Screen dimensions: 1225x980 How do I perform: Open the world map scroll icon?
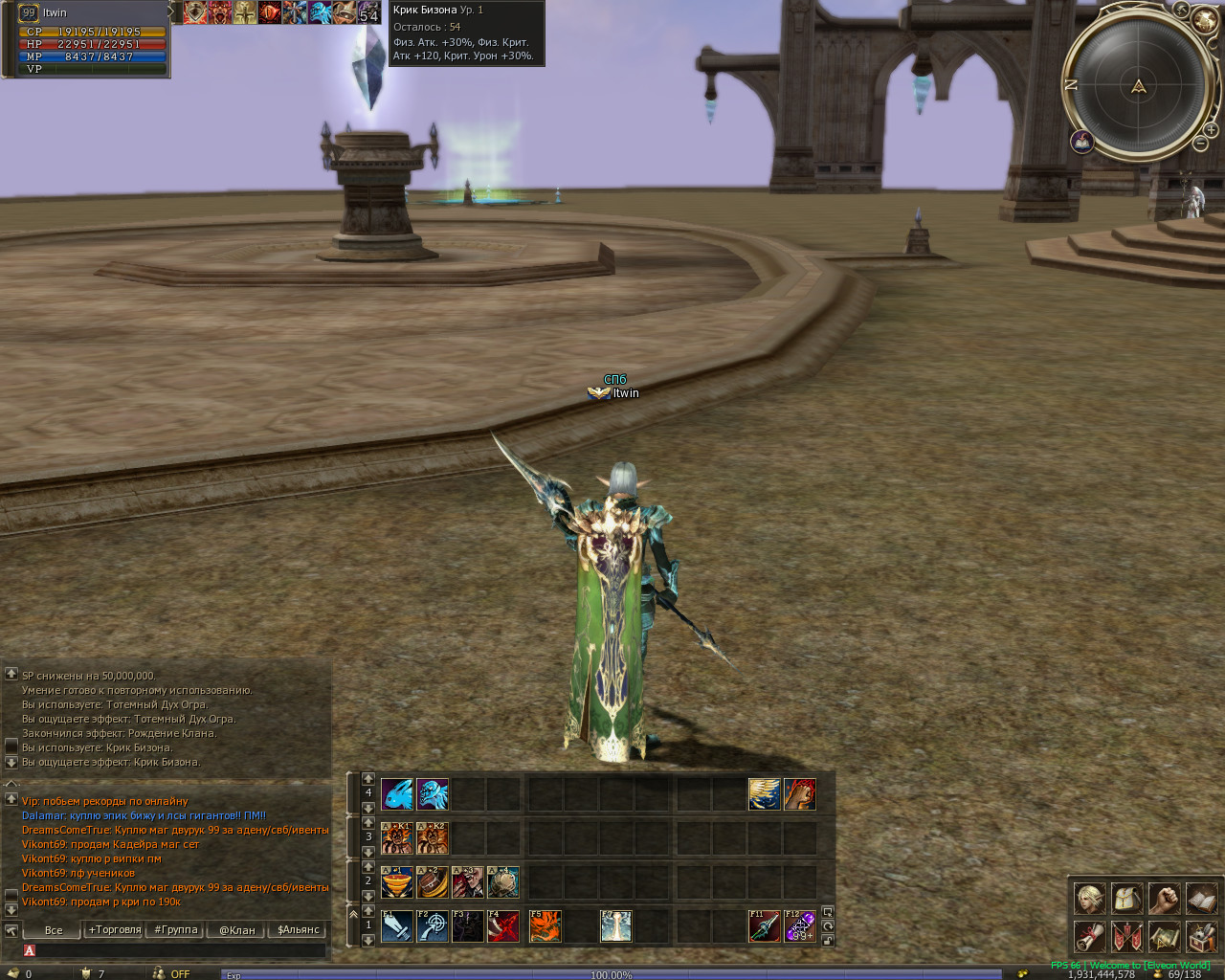click(1164, 936)
